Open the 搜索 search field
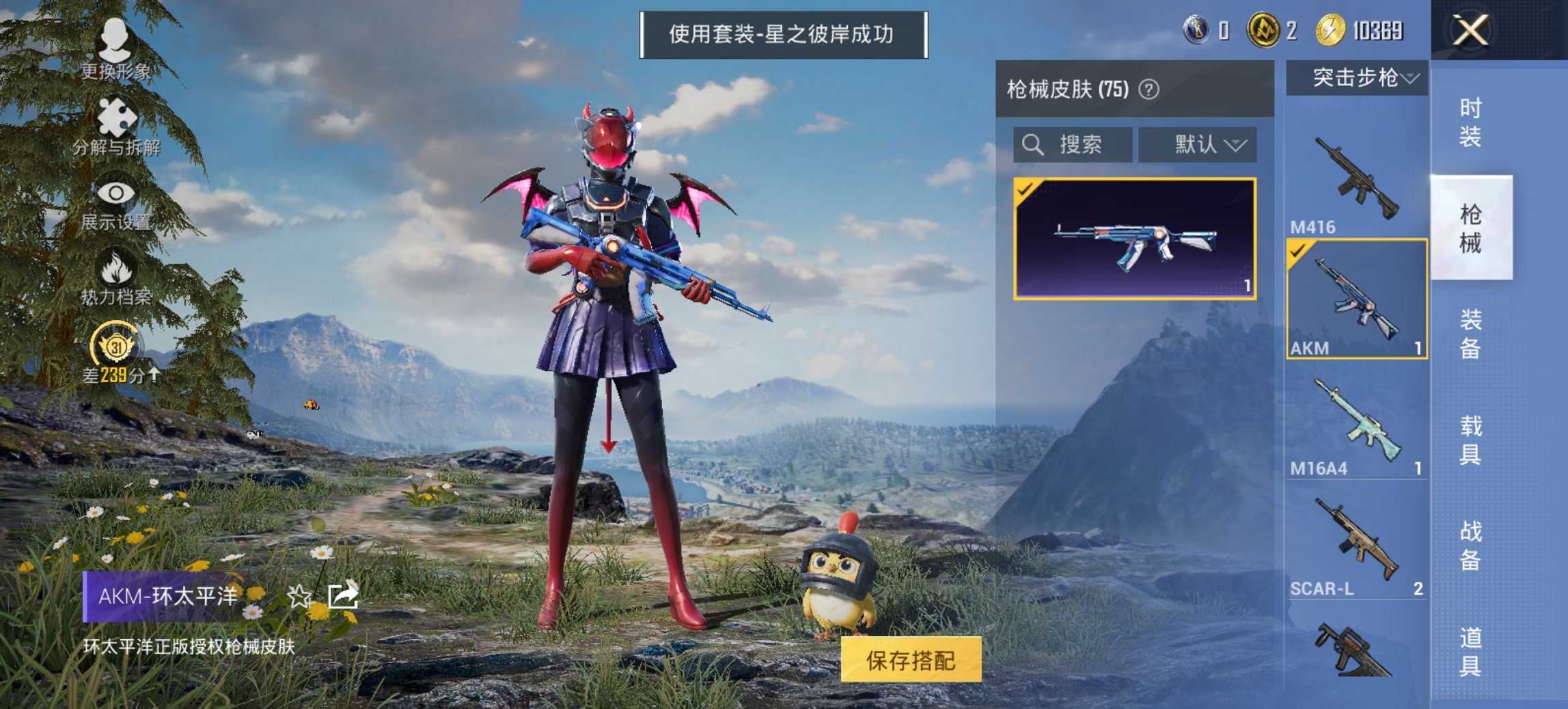This screenshot has width=1568, height=709. pos(1073,144)
